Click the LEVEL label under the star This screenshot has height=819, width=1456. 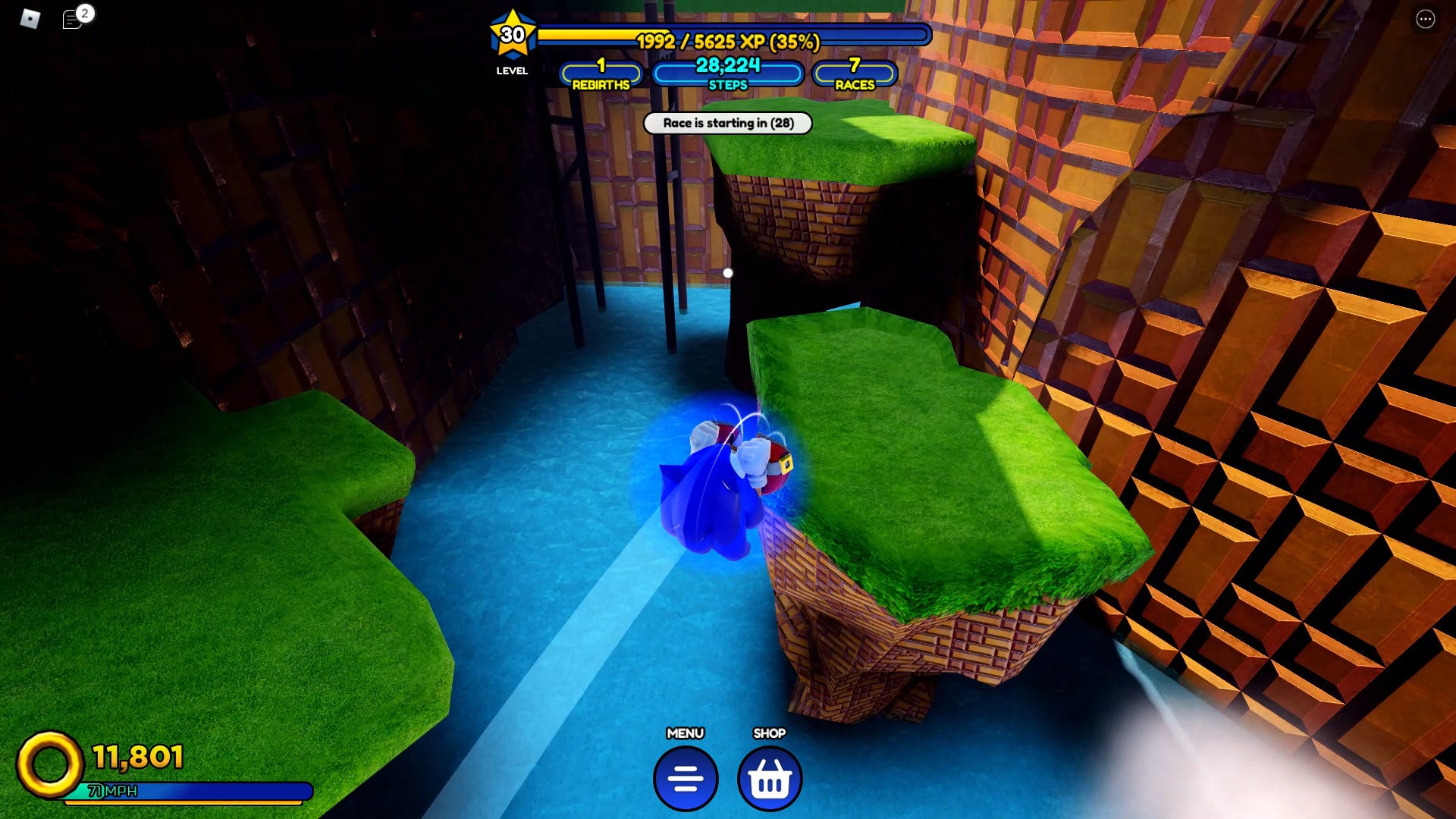pos(513,71)
